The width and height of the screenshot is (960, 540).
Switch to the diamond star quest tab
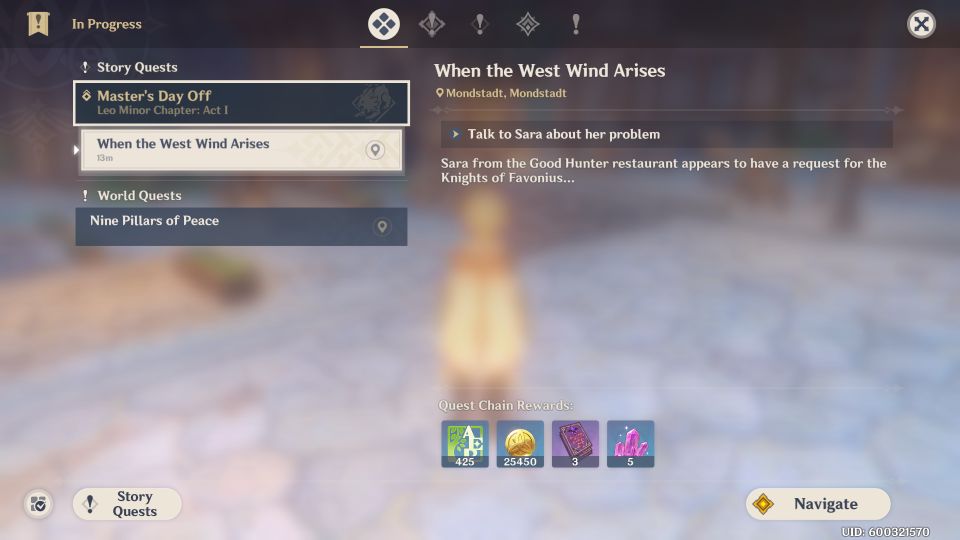point(528,24)
